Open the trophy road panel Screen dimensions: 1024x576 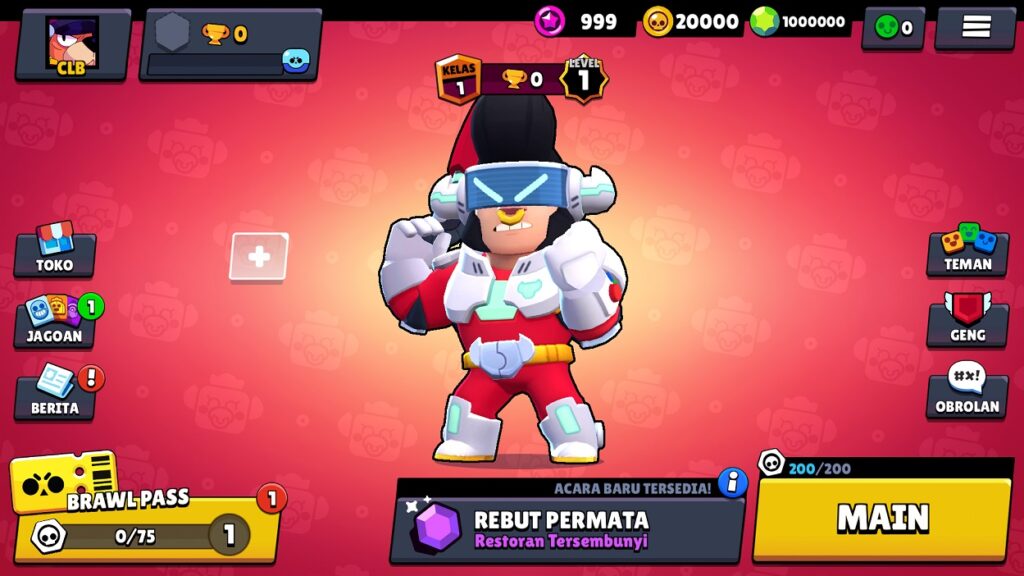pyautogui.click(x=230, y=45)
